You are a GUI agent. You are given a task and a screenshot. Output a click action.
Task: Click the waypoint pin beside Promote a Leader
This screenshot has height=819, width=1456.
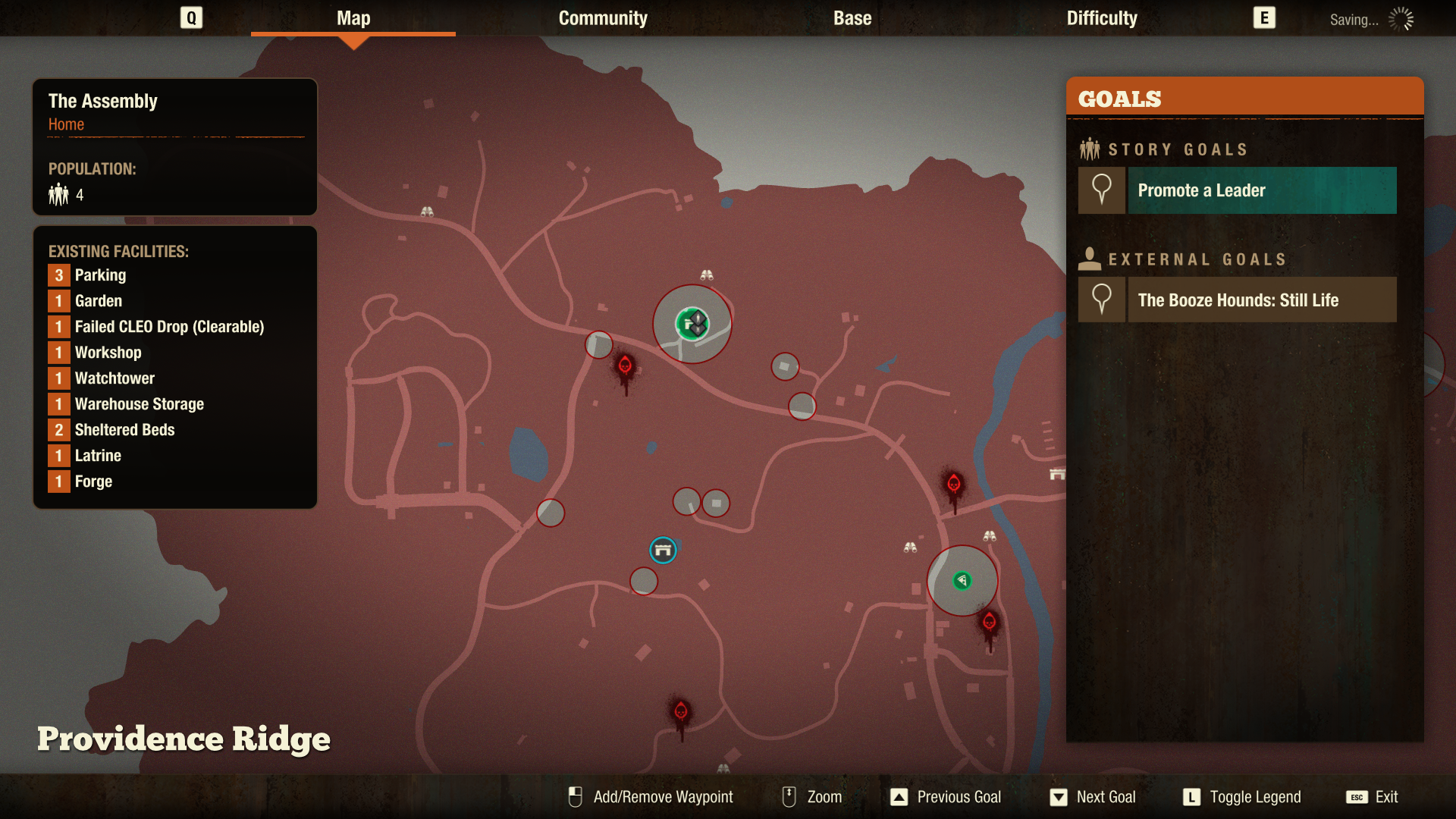tap(1101, 190)
